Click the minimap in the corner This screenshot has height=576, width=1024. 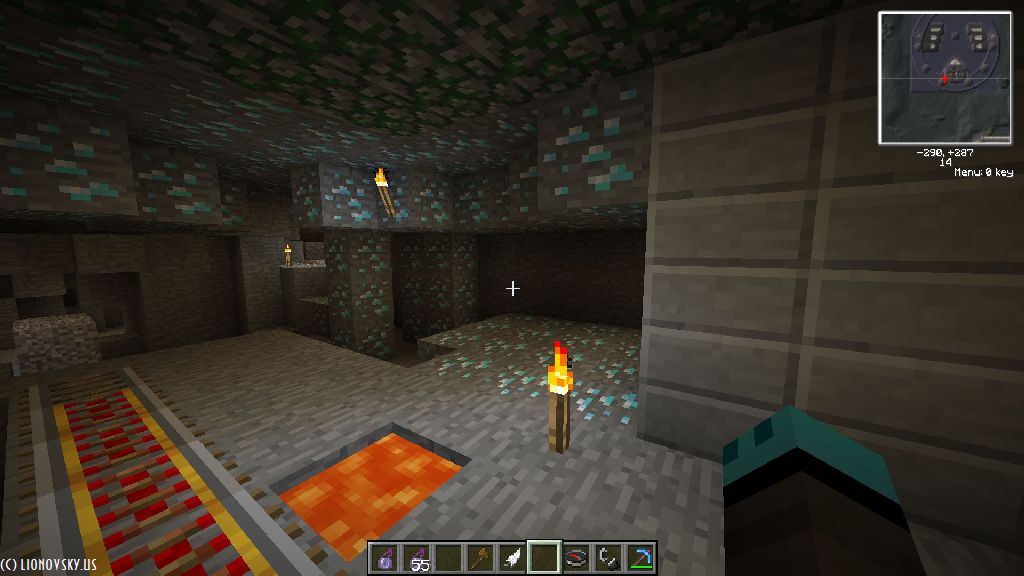[945, 78]
